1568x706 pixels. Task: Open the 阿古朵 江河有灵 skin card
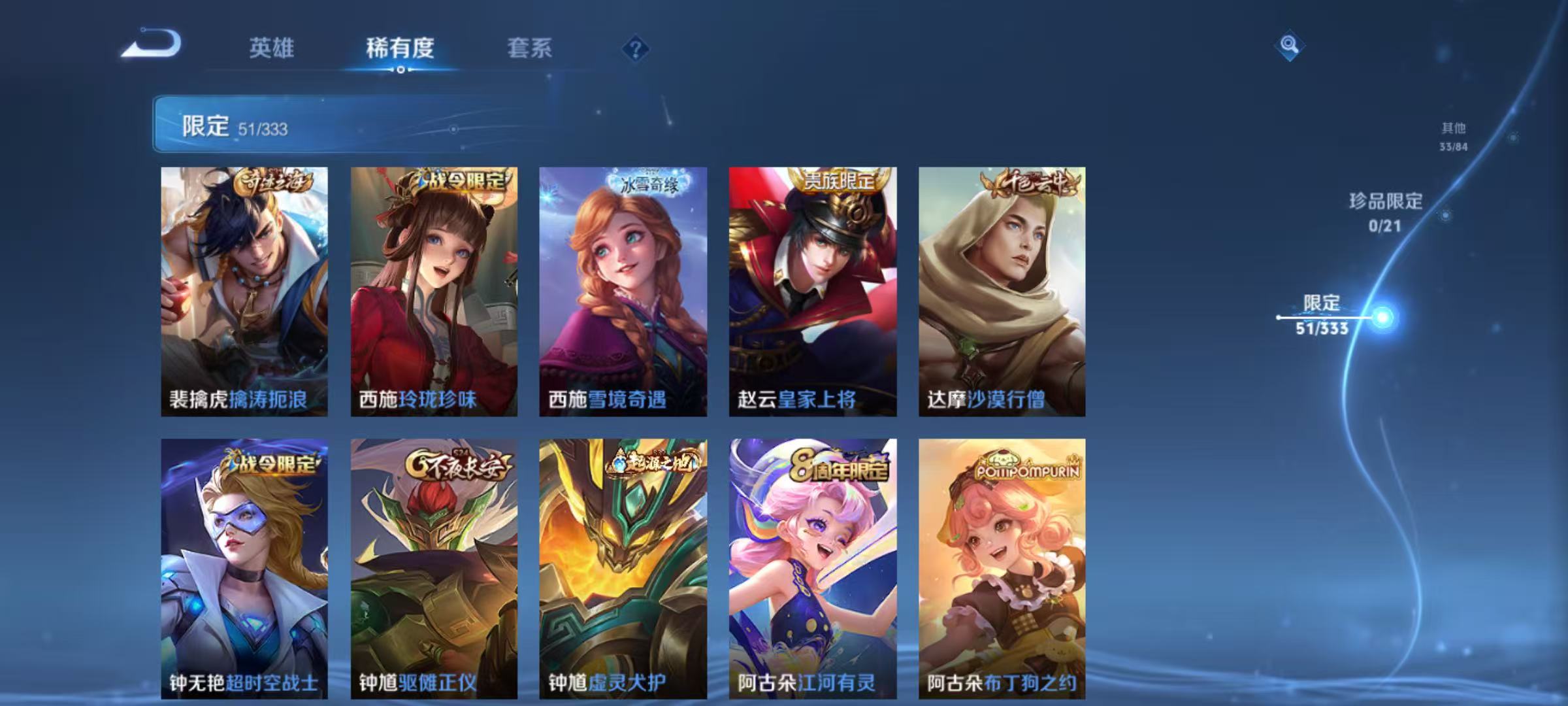pos(813,567)
